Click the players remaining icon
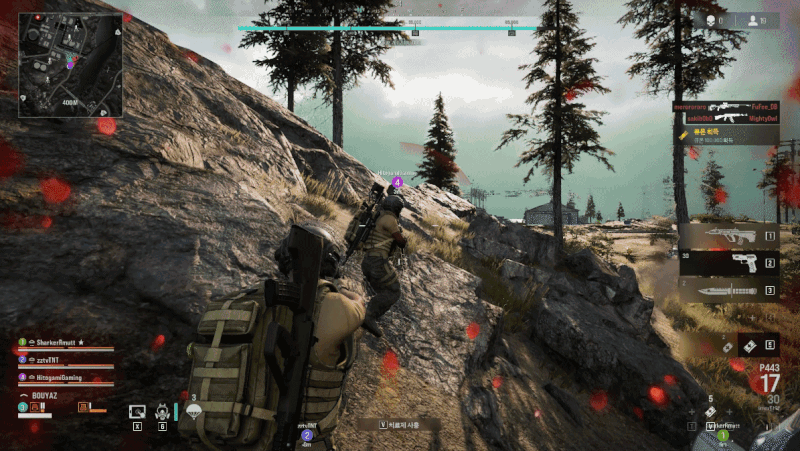 (753, 20)
